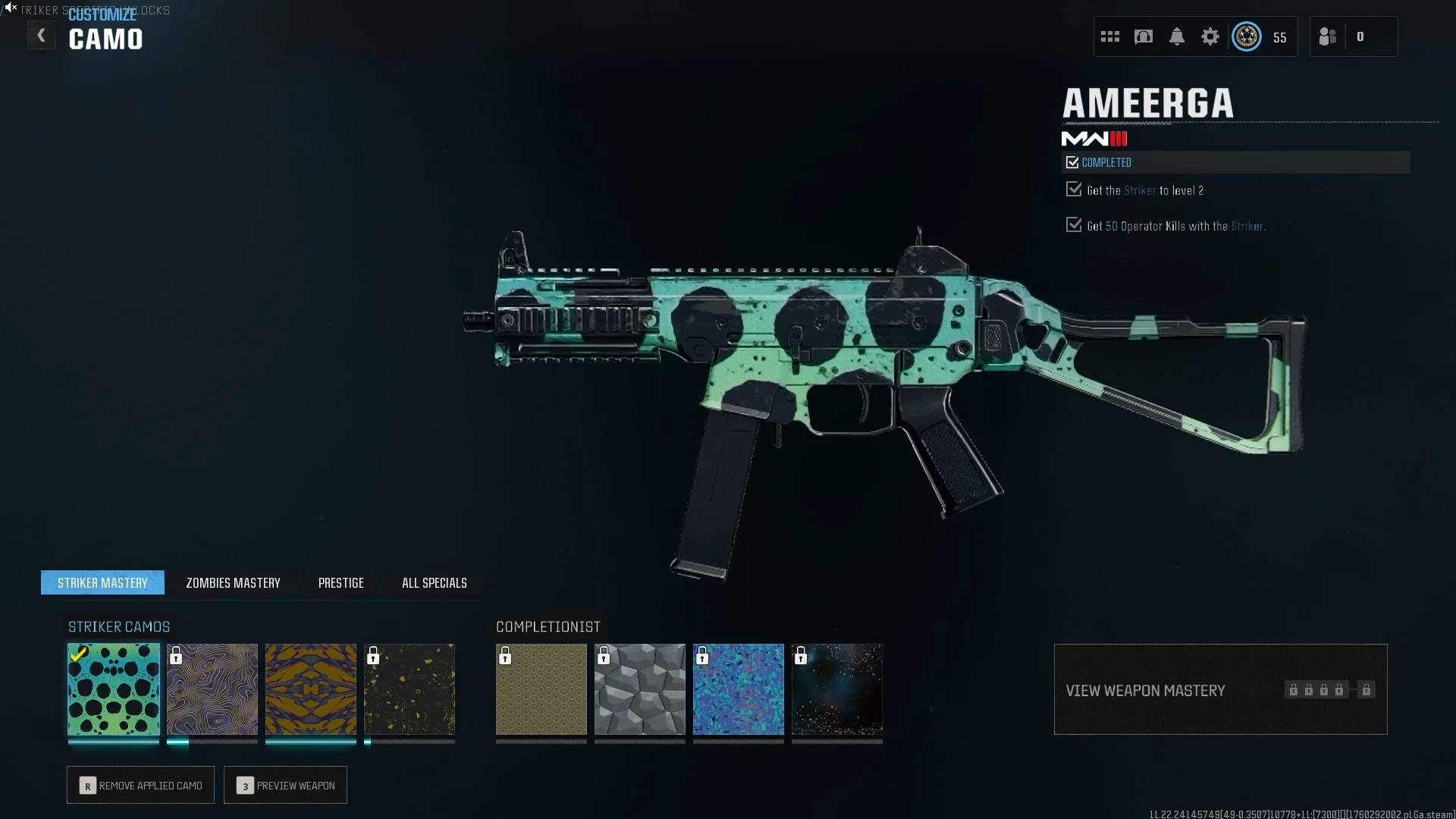Switch to the Zombies Mastery tab
Screen dimensions: 1456x819
pyautogui.click(x=233, y=582)
